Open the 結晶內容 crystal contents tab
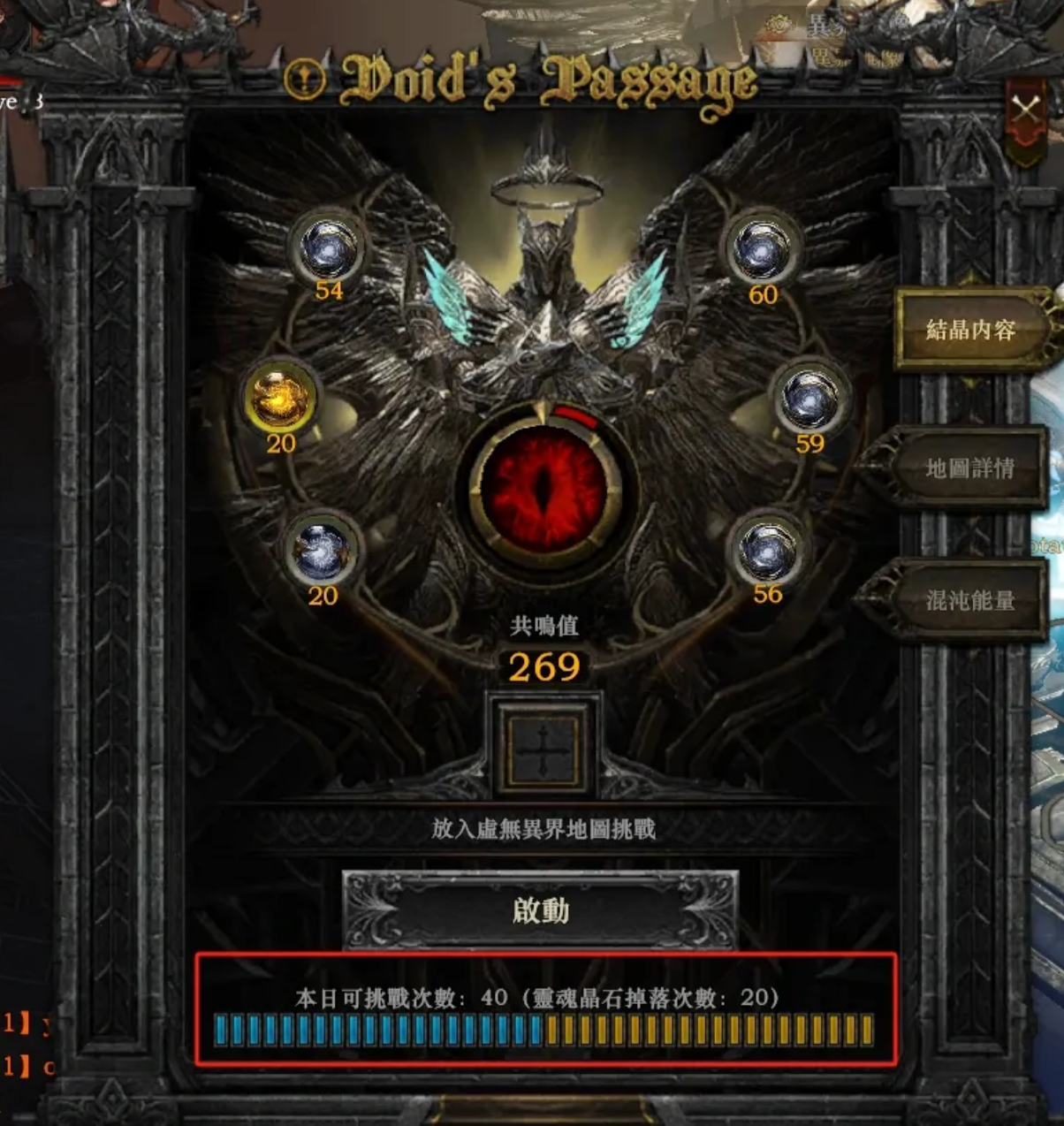 (970, 330)
